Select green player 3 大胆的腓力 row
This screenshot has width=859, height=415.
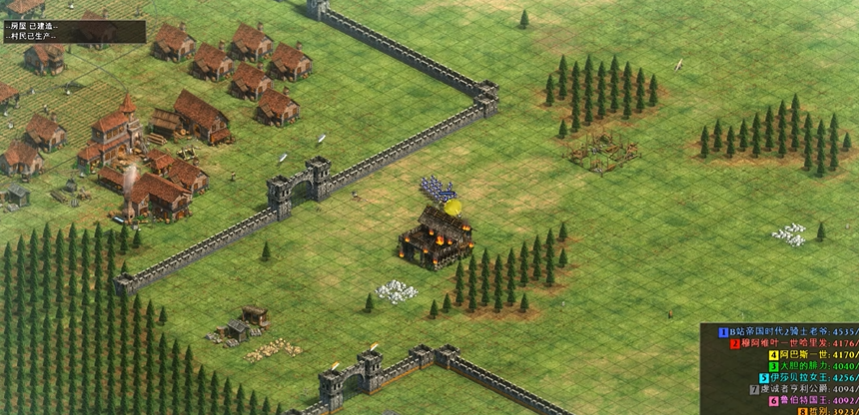click(x=798, y=366)
